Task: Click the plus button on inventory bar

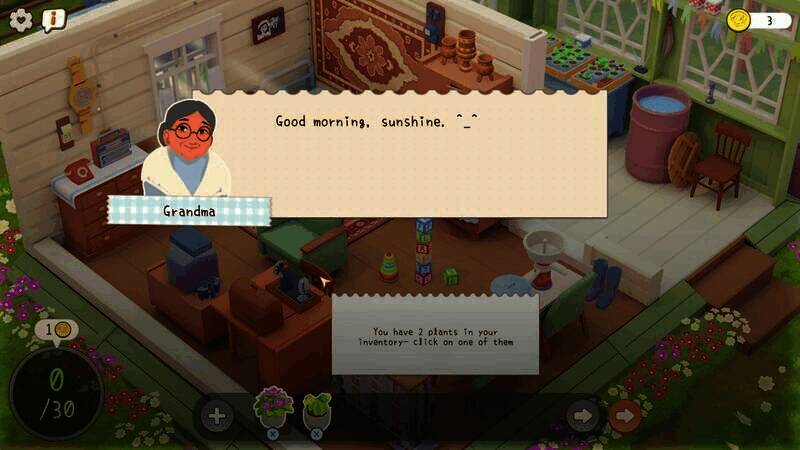Action: click(x=216, y=415)
